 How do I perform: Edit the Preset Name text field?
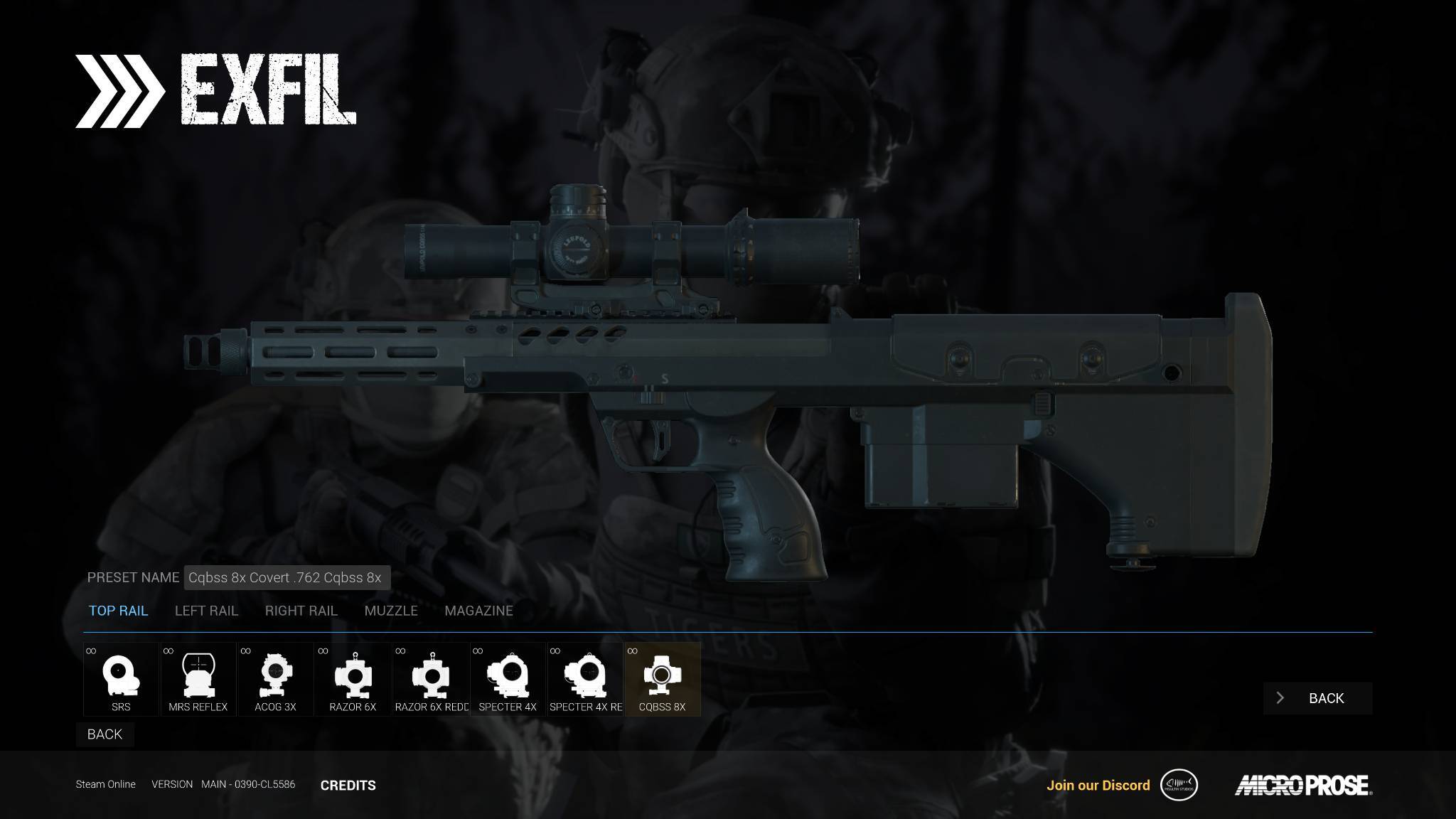287,578
